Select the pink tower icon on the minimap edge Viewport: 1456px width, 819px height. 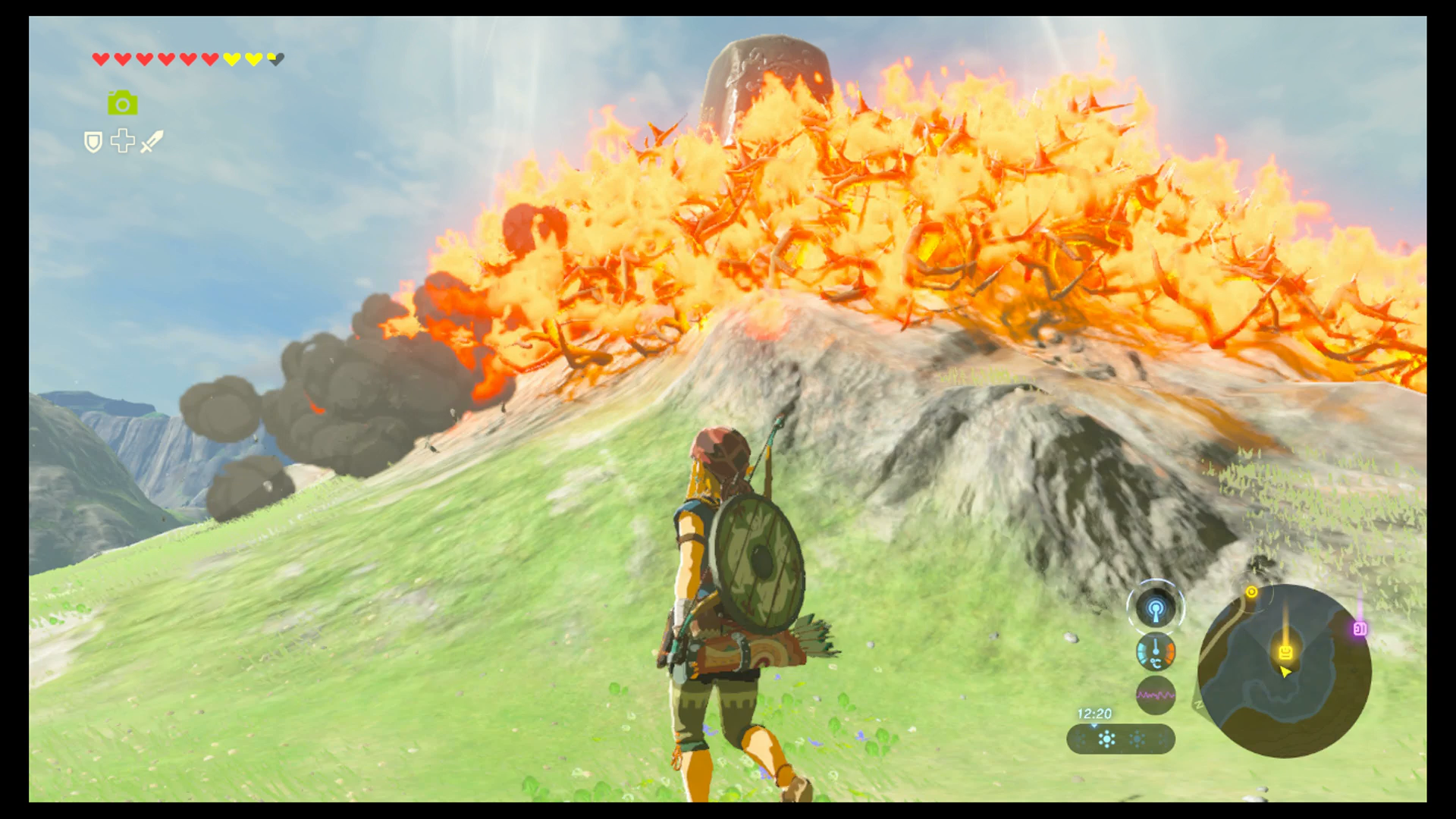pos(1360,628)
